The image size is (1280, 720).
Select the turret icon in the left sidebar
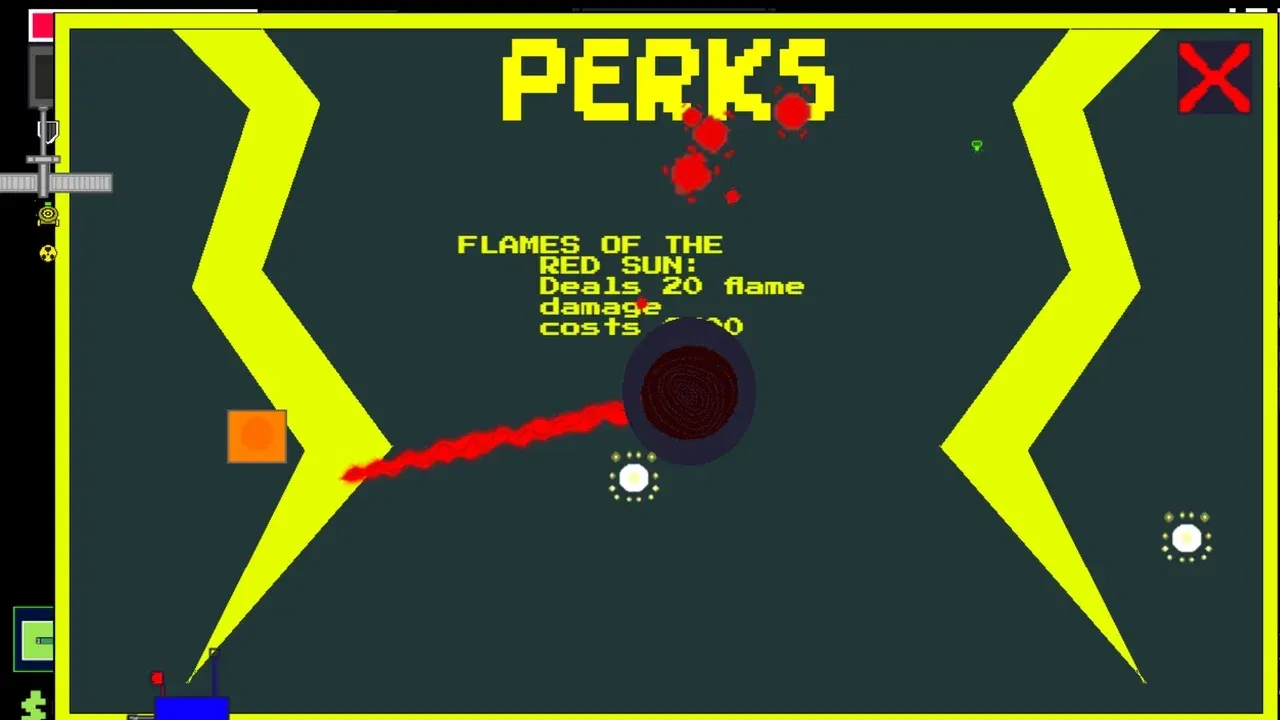click(x=48, y=214)
